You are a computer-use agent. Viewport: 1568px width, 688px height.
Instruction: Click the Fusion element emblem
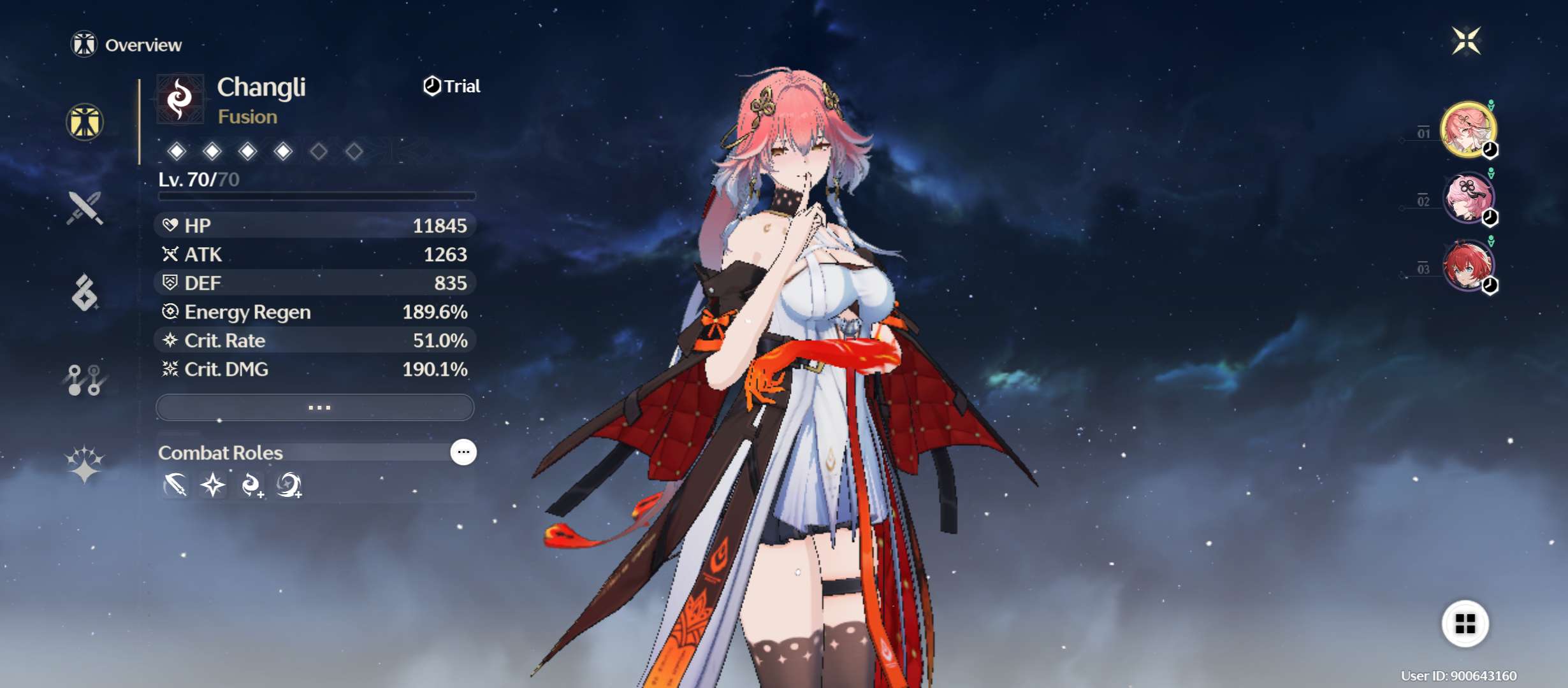click(x=180, y=99)
